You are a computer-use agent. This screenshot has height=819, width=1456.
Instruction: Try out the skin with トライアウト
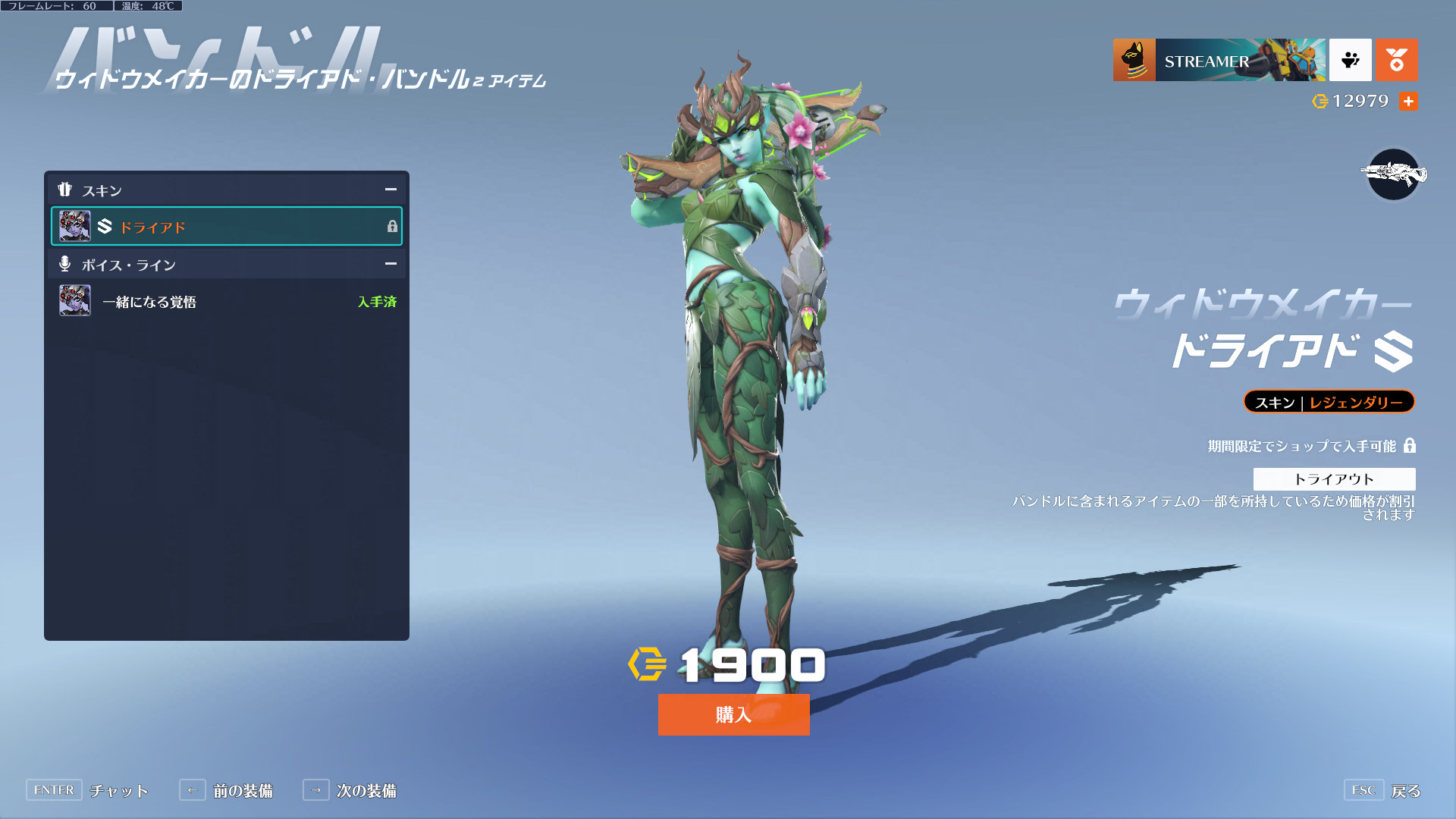coord(1333,479)
